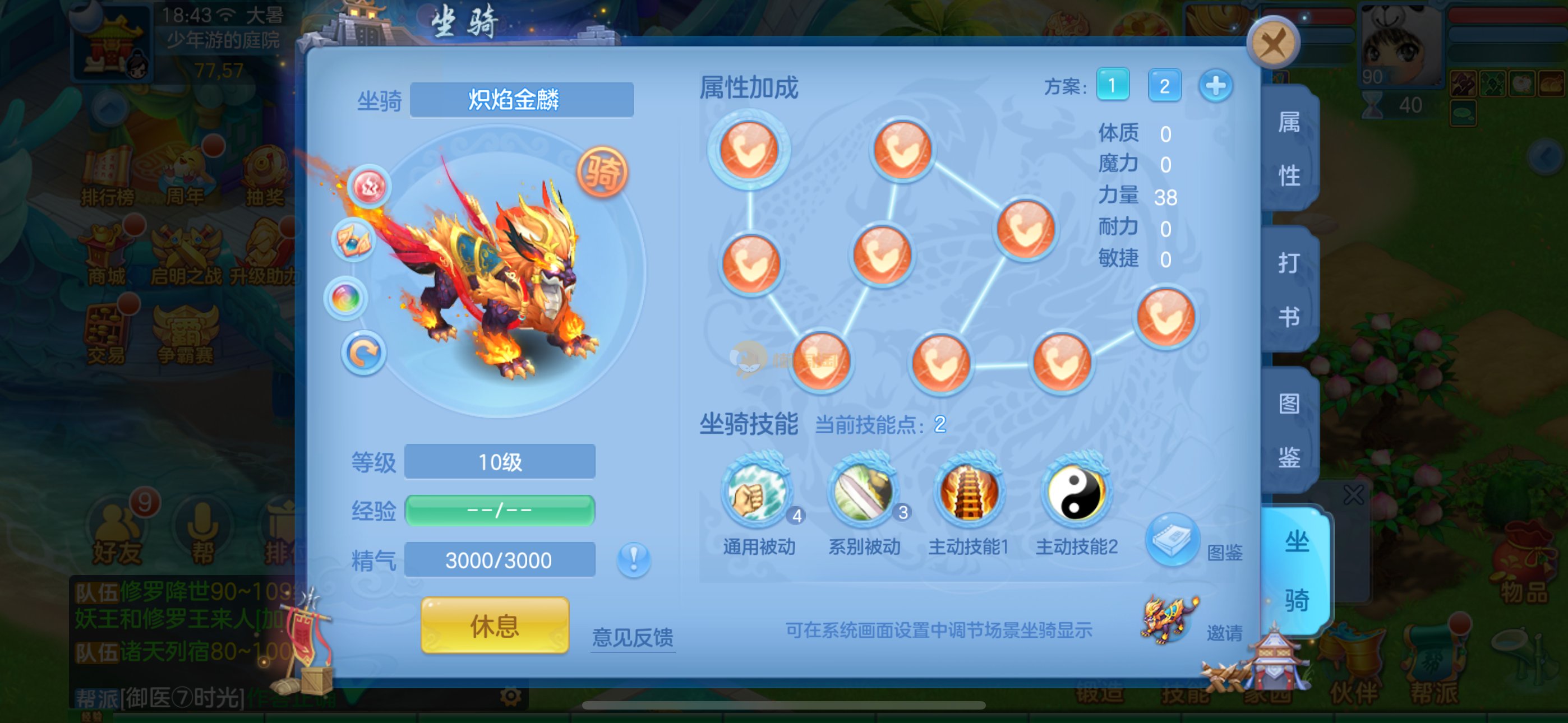The image size is (1568, 723).
Task: Add a new scheme with the plus button
Action: 1216,85
